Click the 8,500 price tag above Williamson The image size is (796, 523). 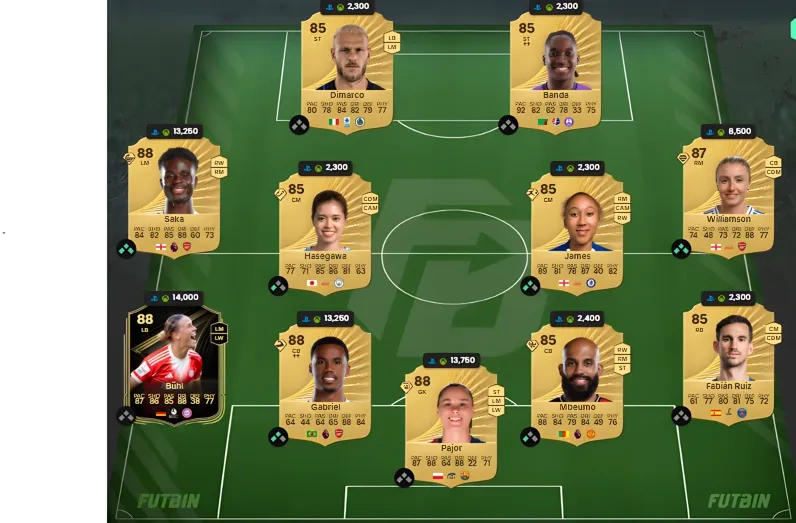(x=729, y=131)
